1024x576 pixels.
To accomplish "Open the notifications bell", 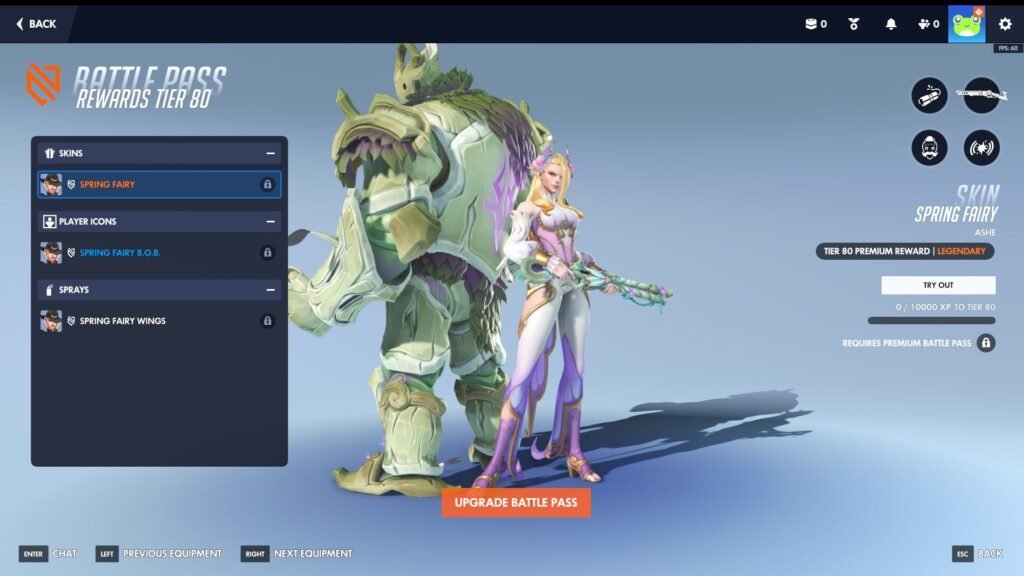I will (891, 24).
